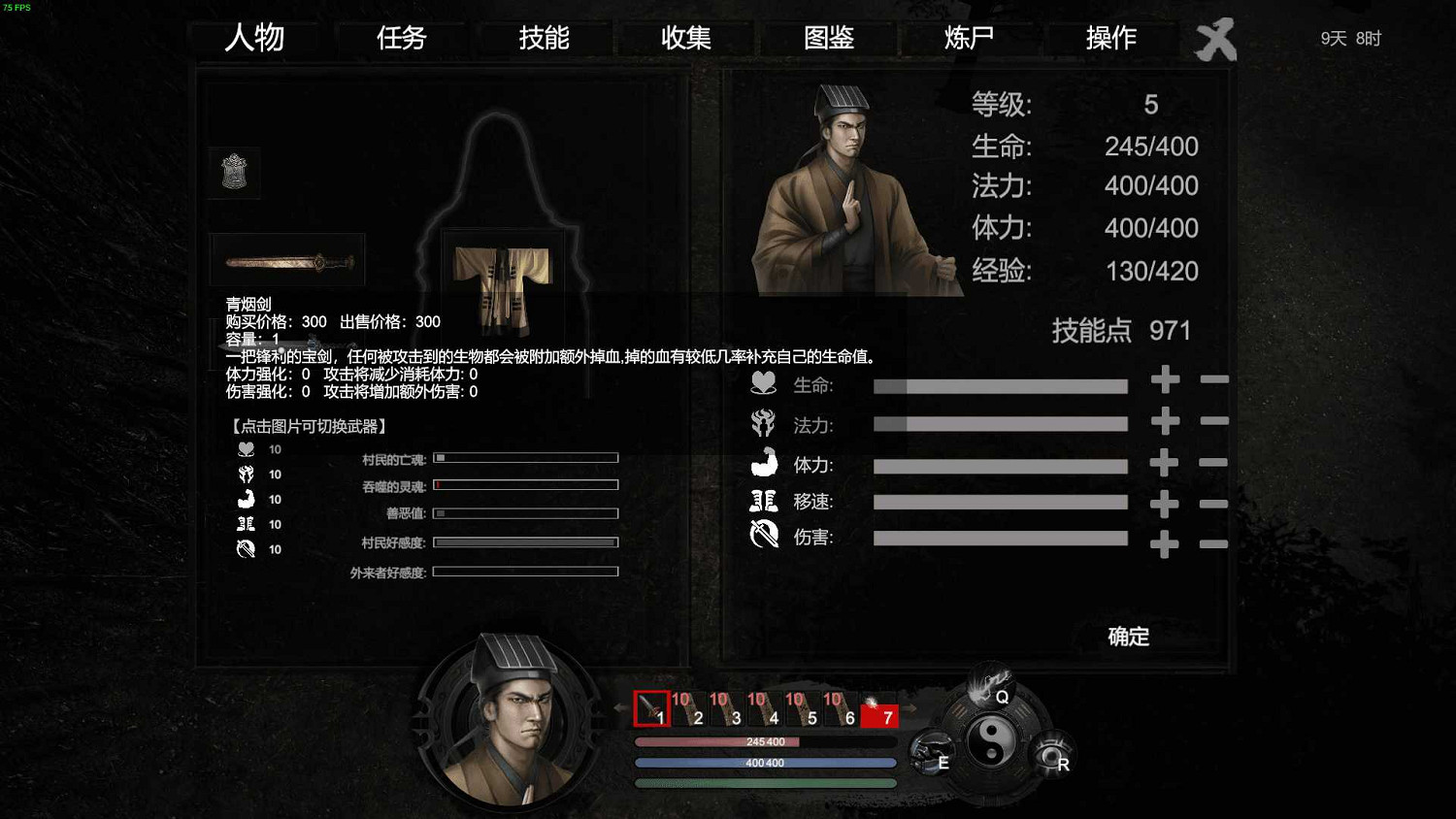
Task: Click the arm icon beside 体力
Action: pos(763,464)
